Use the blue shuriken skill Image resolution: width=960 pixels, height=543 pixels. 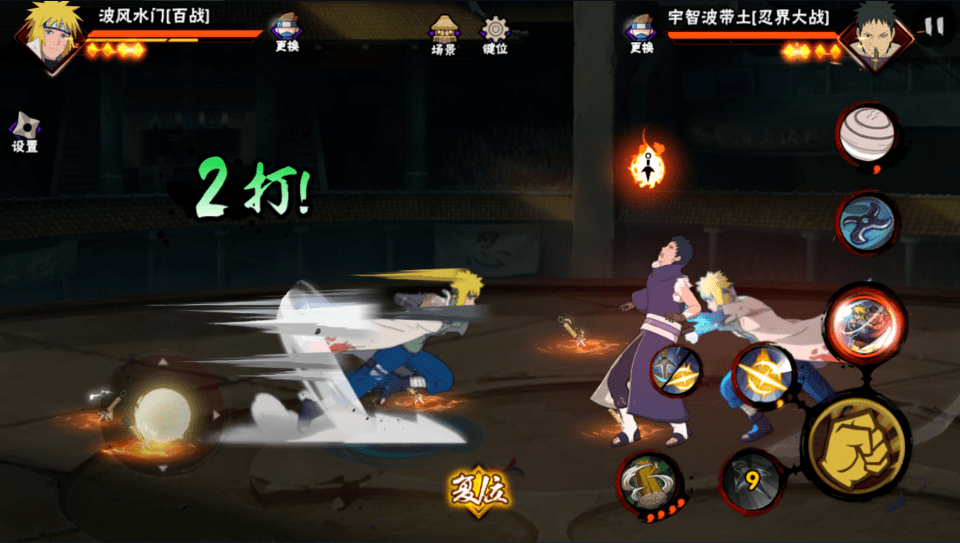pos(867,223)
